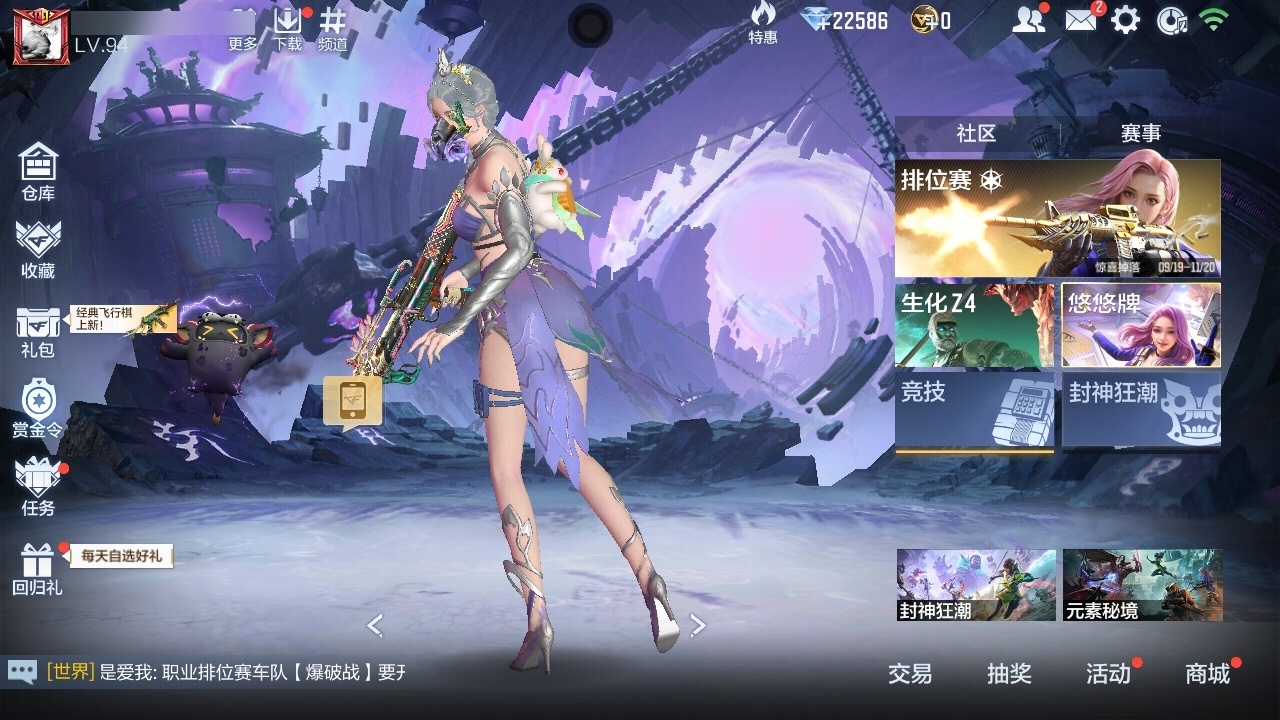1280x720 pixels.
Task: Open the 赏金令 bounty pass
Action: click(x=38, y=408)
